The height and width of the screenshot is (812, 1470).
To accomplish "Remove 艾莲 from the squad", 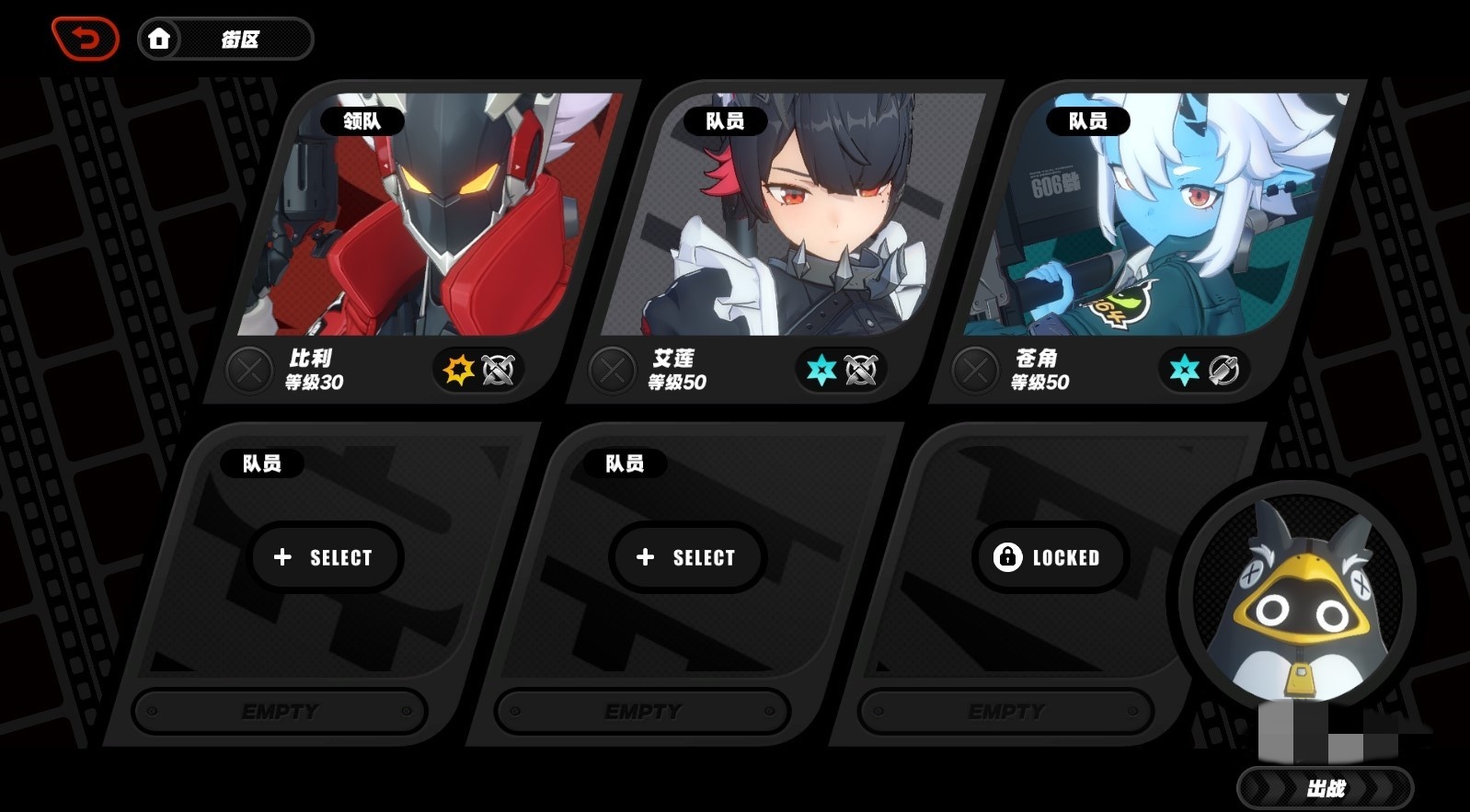I will click(x=612, y=371).
